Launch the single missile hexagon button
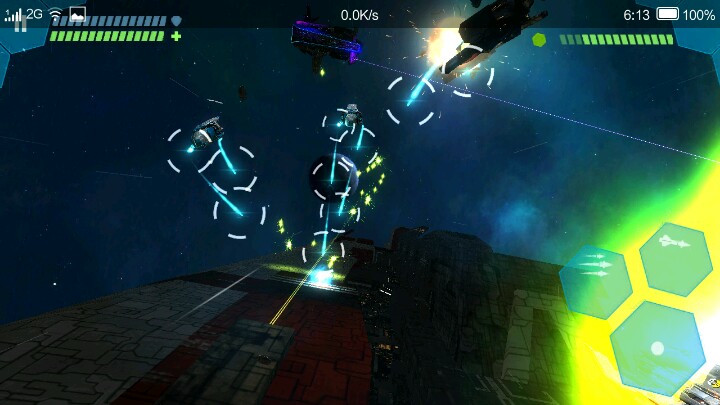Image resolution: width=720 pixels, height=405 pixels. [675, 257]
